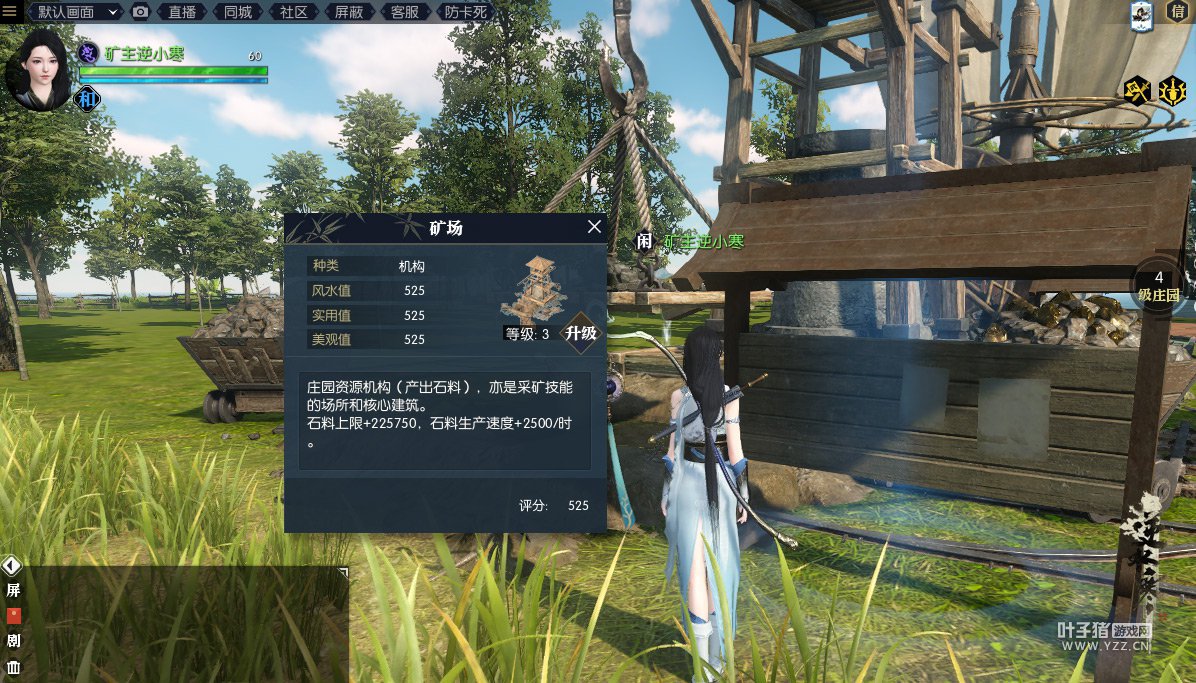1196x683 pixels.
Task: Select the 同城 toolbar entry
Action: click(x=238, y=12)
